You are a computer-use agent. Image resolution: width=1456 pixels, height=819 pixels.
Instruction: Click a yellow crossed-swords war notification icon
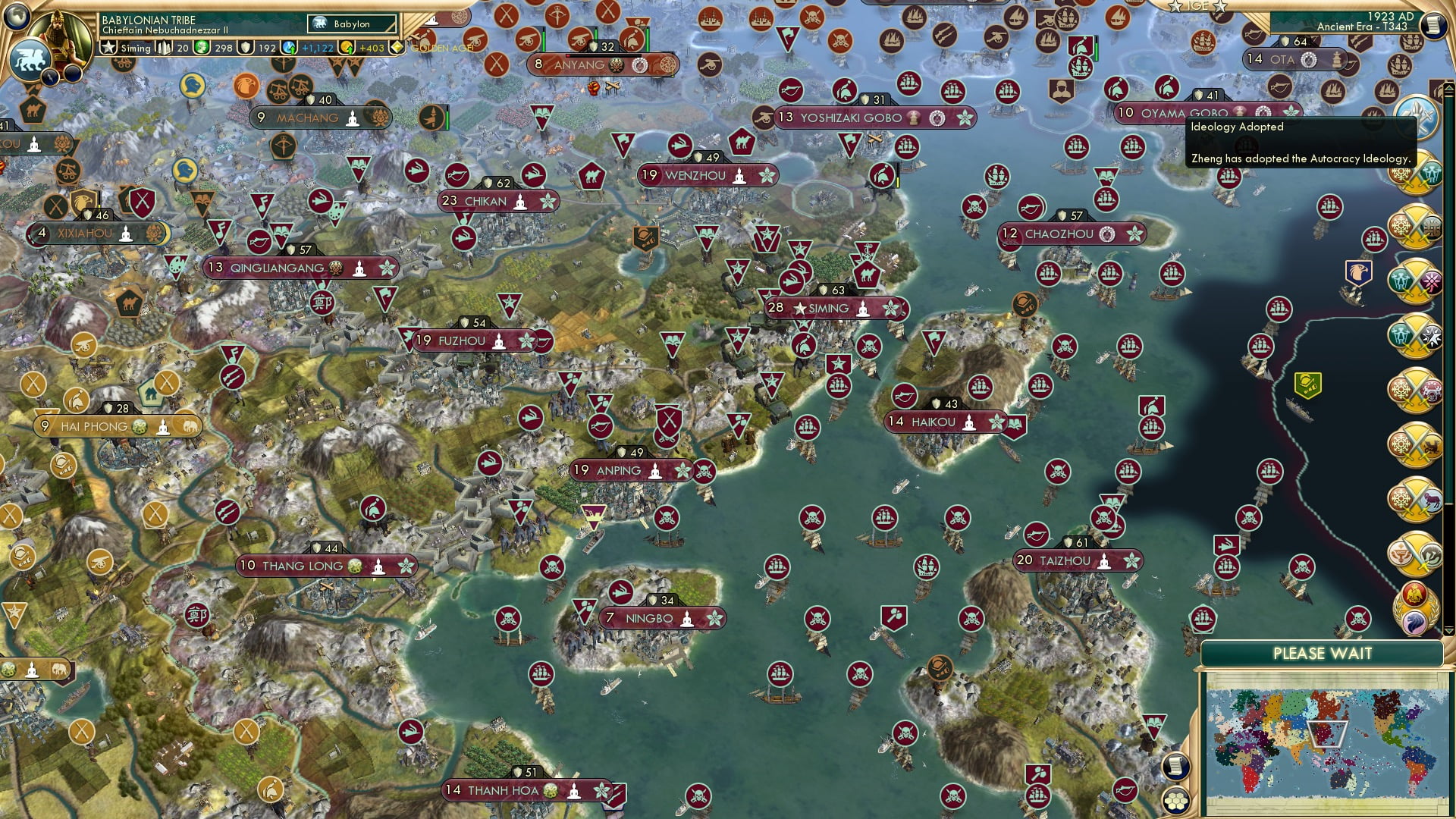(1420, 174)
